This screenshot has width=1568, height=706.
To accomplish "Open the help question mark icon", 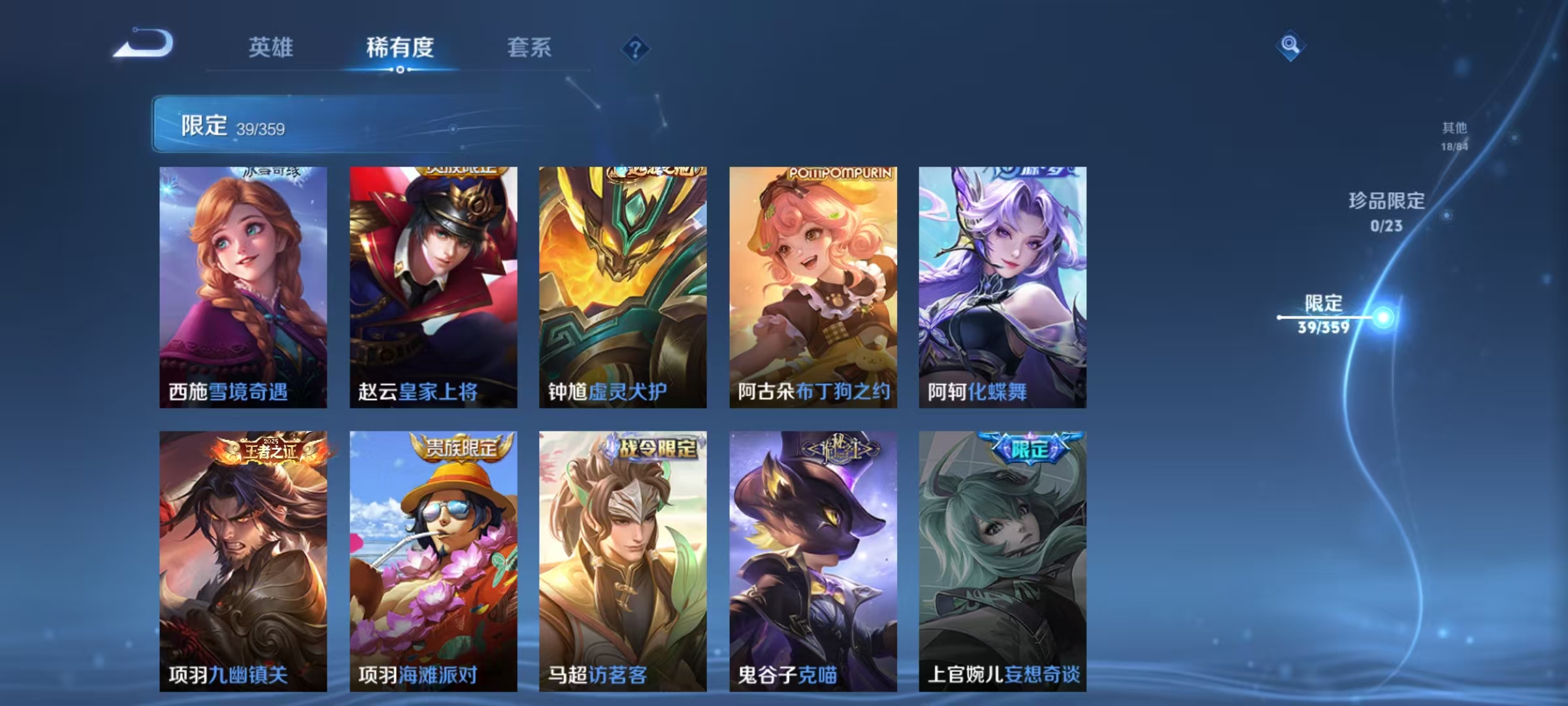I will 634,47.
